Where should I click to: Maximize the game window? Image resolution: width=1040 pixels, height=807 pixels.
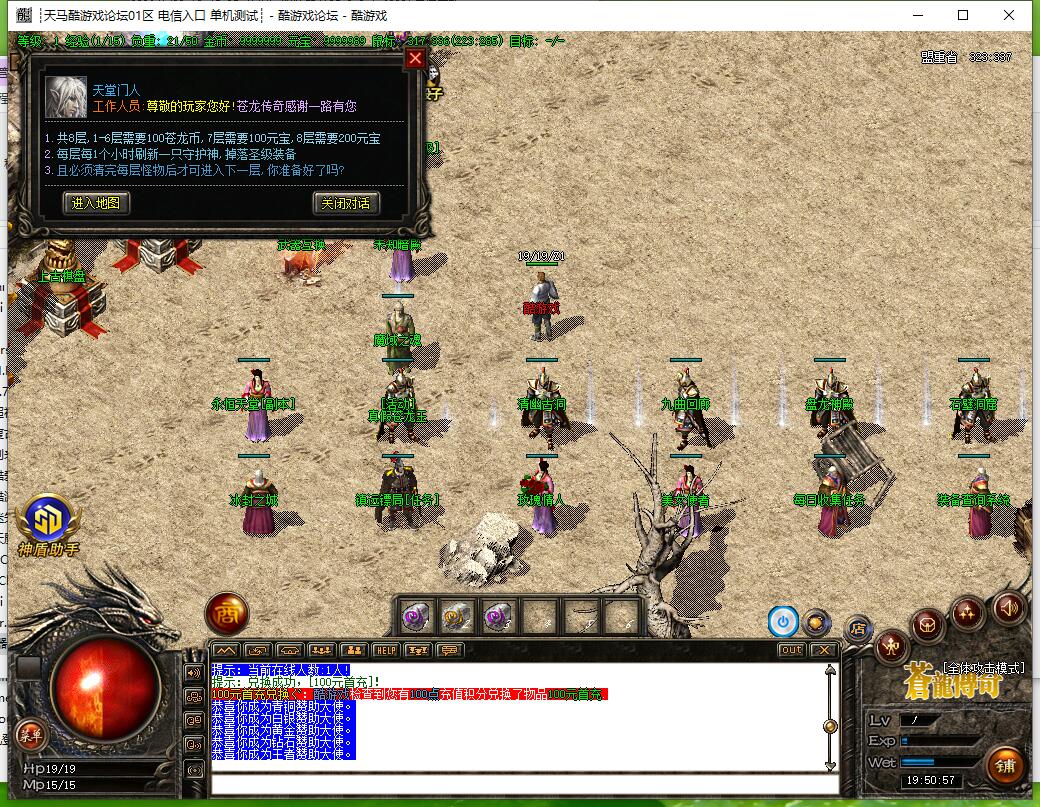(x=963, y=15)
